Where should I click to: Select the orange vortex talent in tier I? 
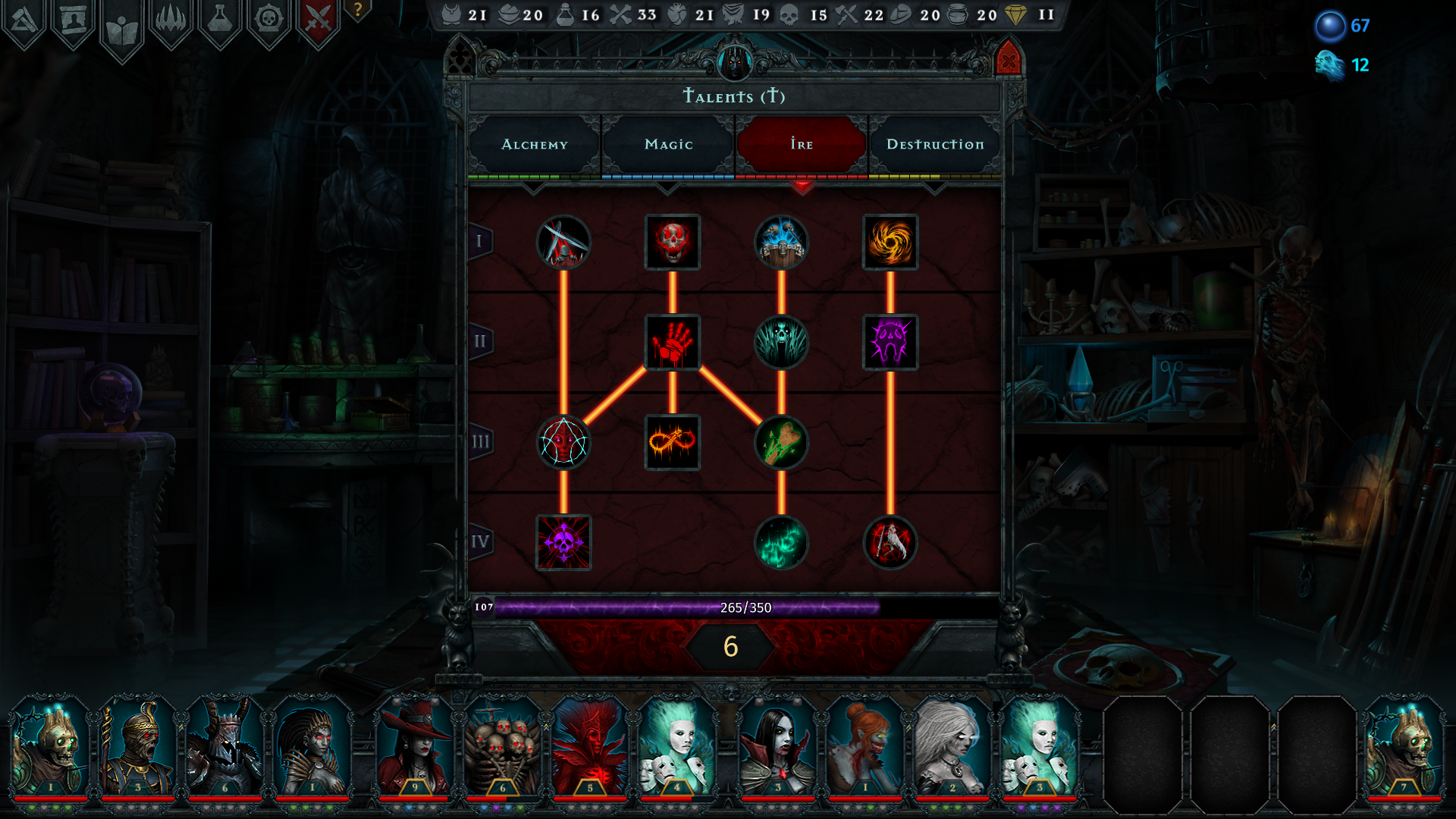coord(890,243)
